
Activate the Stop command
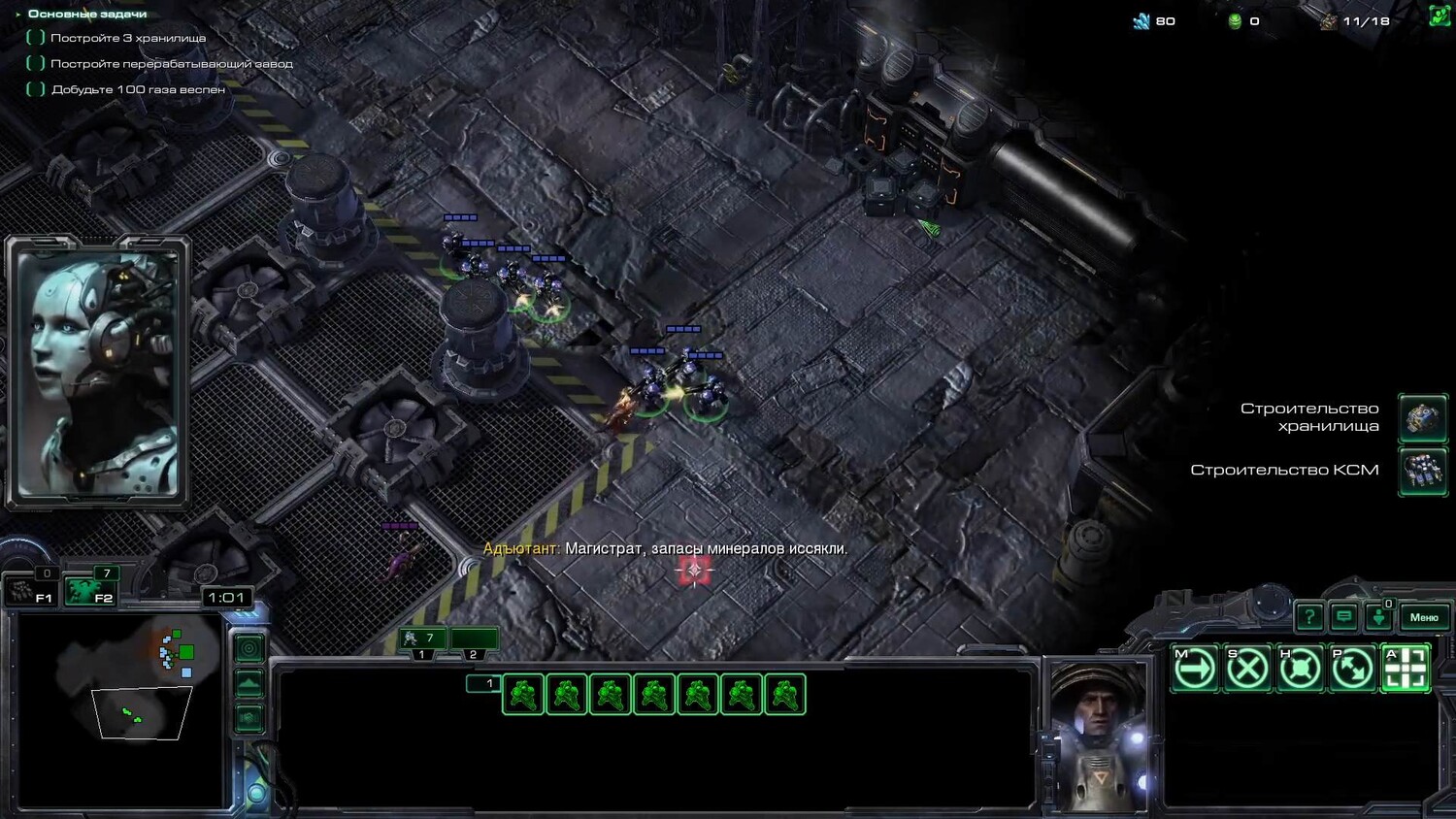point(1247,669)
